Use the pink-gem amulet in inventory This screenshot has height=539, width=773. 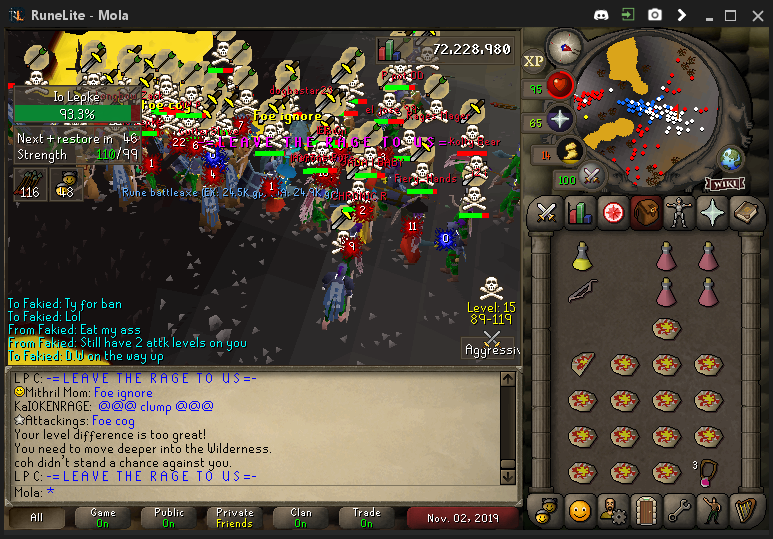click(x=708, y=470)
